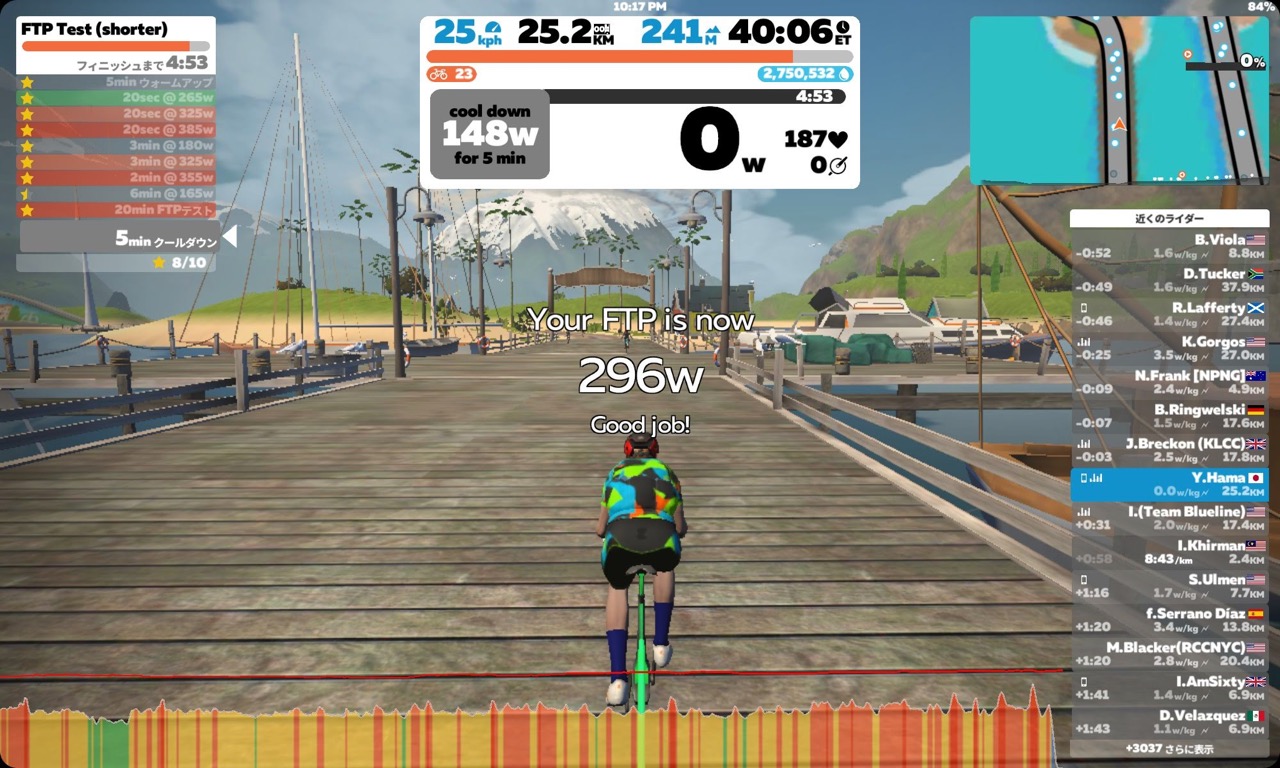Viewport: 1280px width, 768px height.
Task: Click the 5min warm-up workout step
Action: click(116, 82)
